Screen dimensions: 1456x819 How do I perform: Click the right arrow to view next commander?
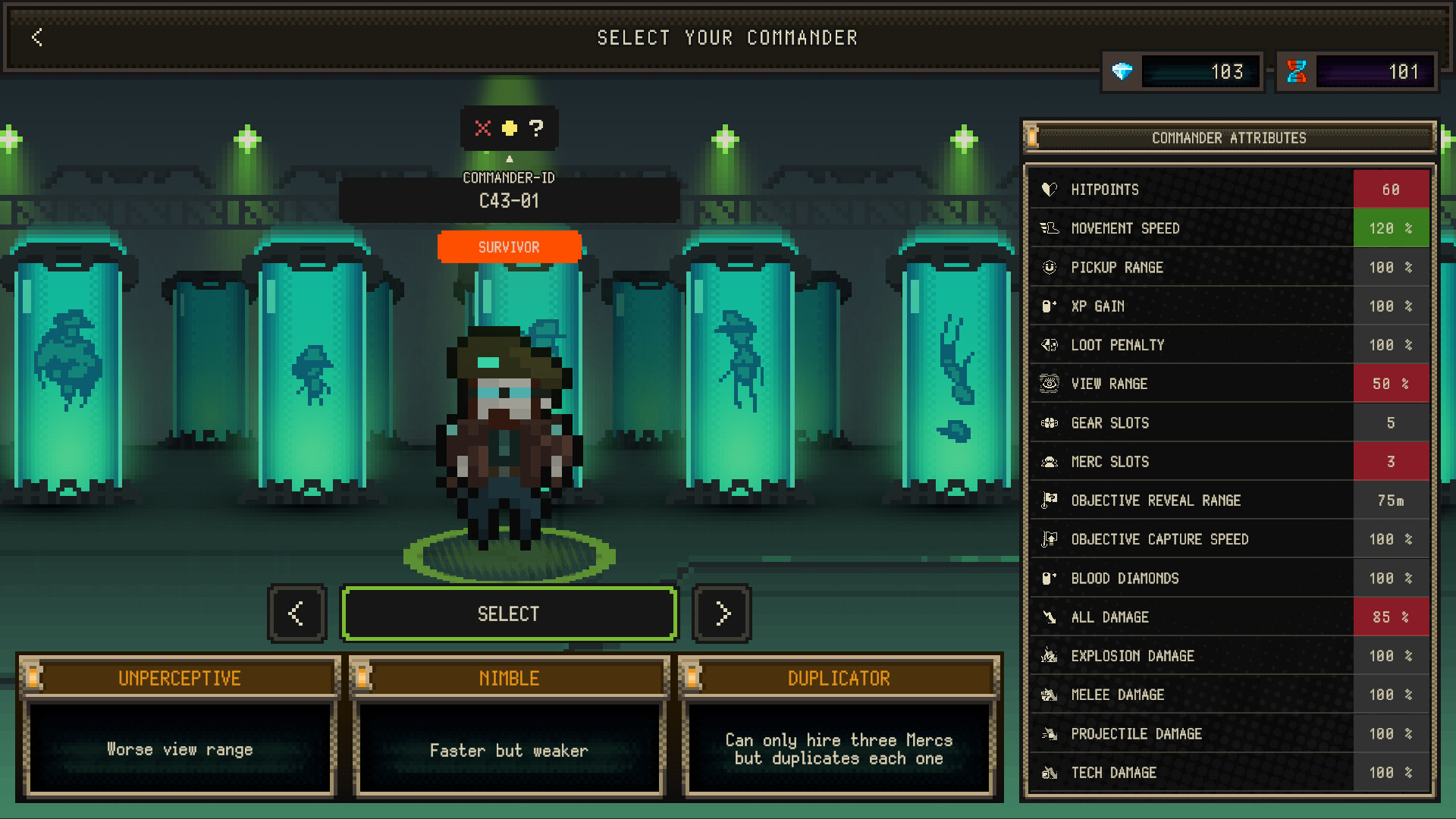click(x=721, y=613)
